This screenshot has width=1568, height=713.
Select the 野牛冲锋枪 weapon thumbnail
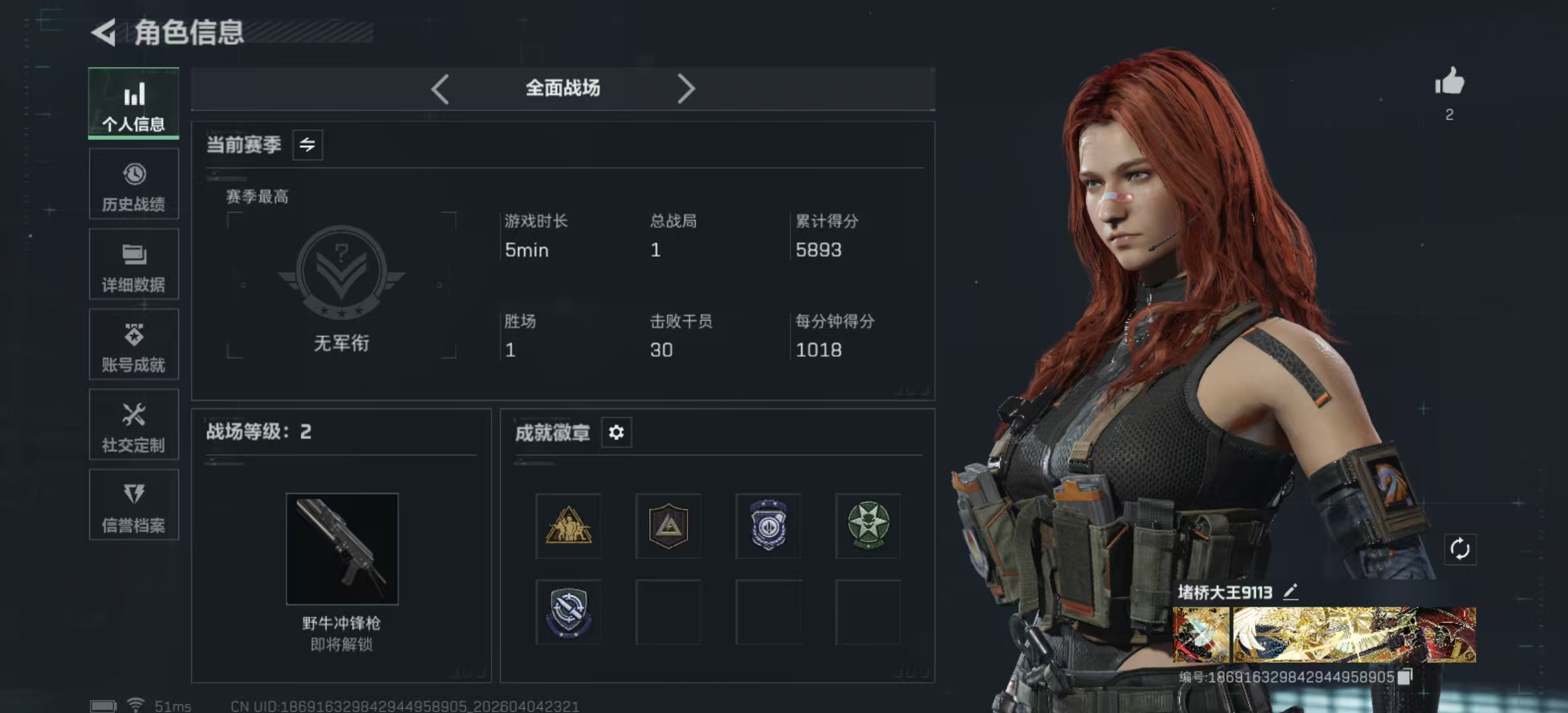click(x=342, y=549)
